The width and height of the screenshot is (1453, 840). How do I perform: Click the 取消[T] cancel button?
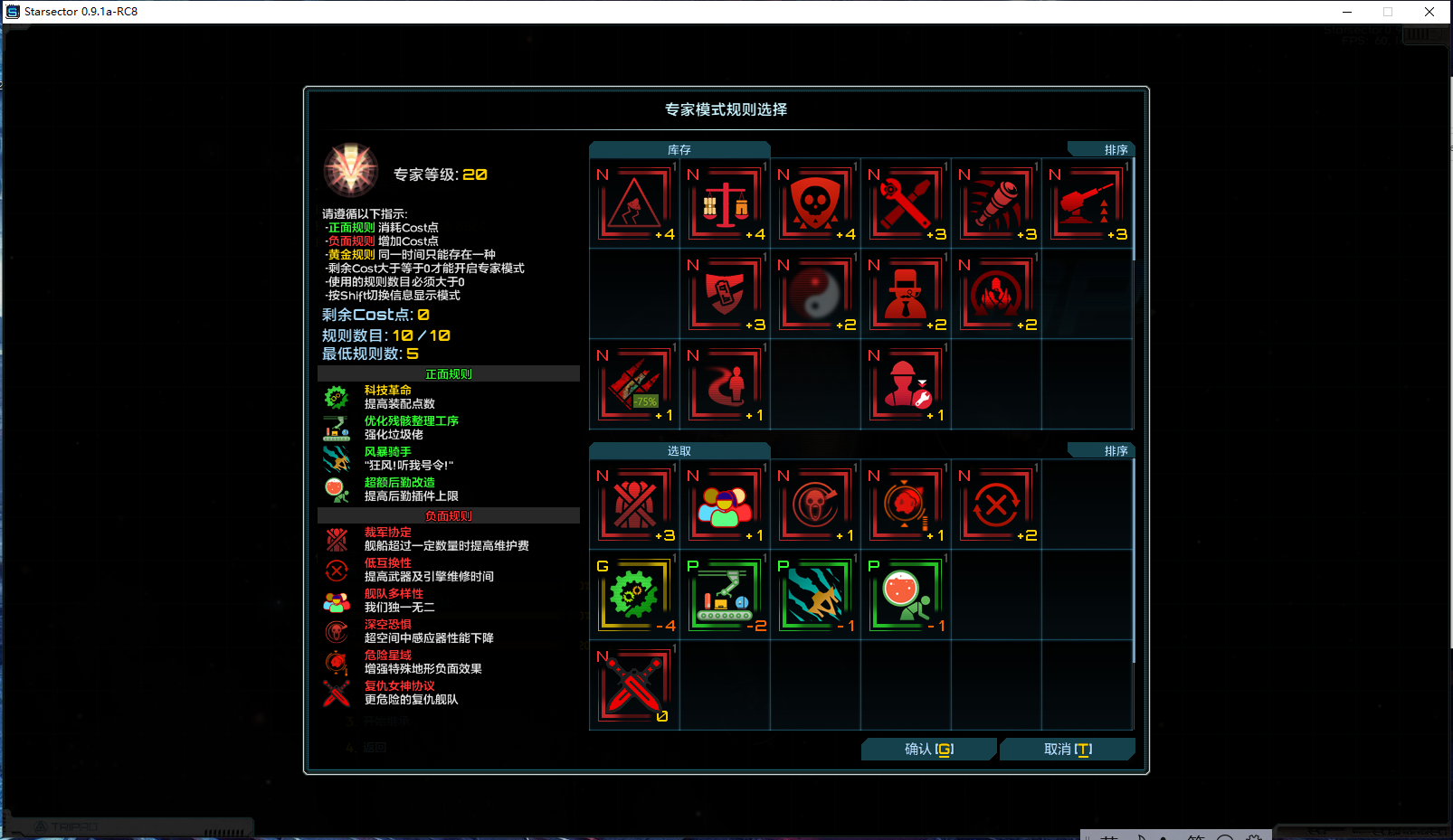(x=1067, y=749)
